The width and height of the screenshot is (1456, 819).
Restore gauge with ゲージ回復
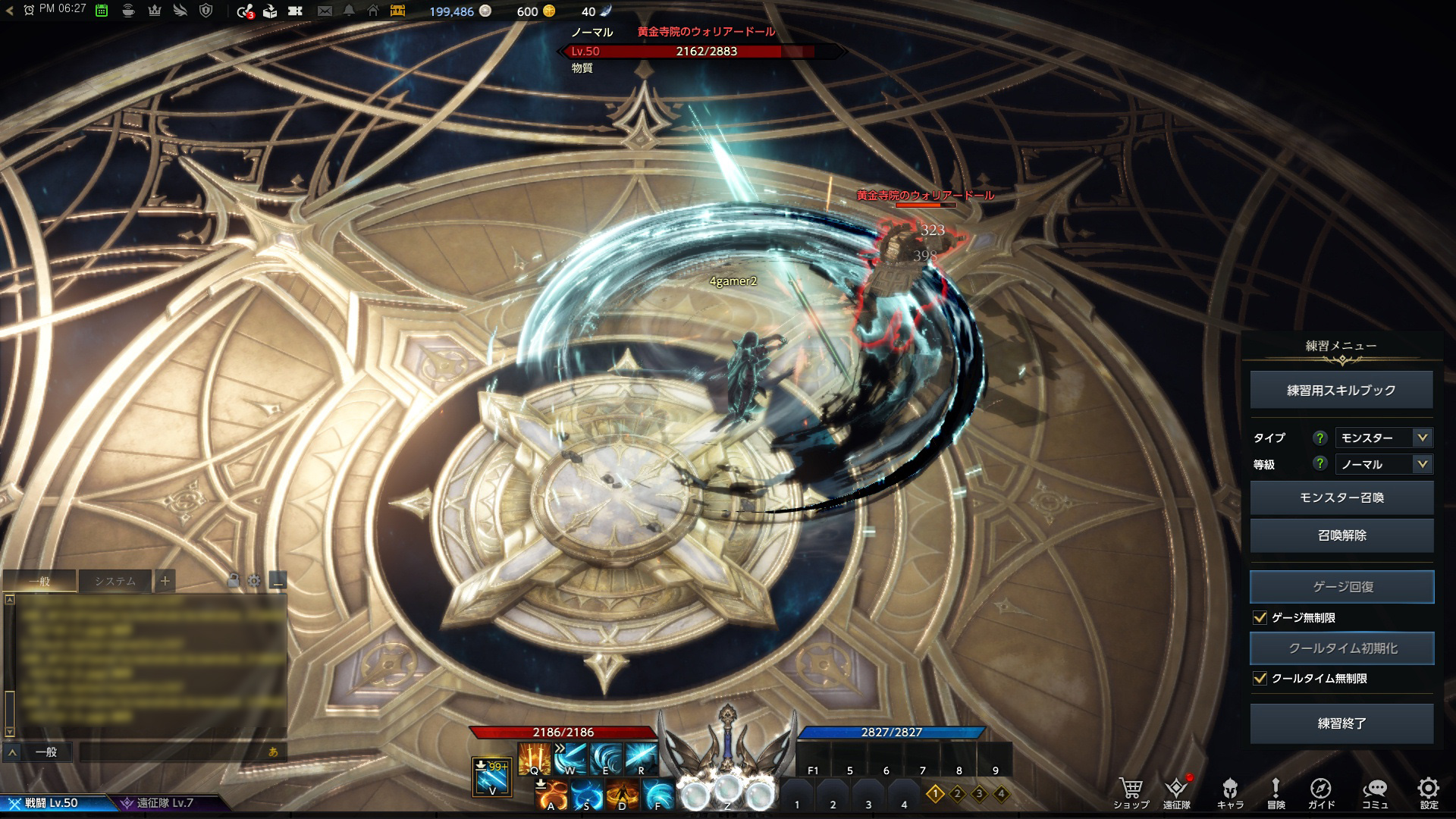click(1341, 586)
